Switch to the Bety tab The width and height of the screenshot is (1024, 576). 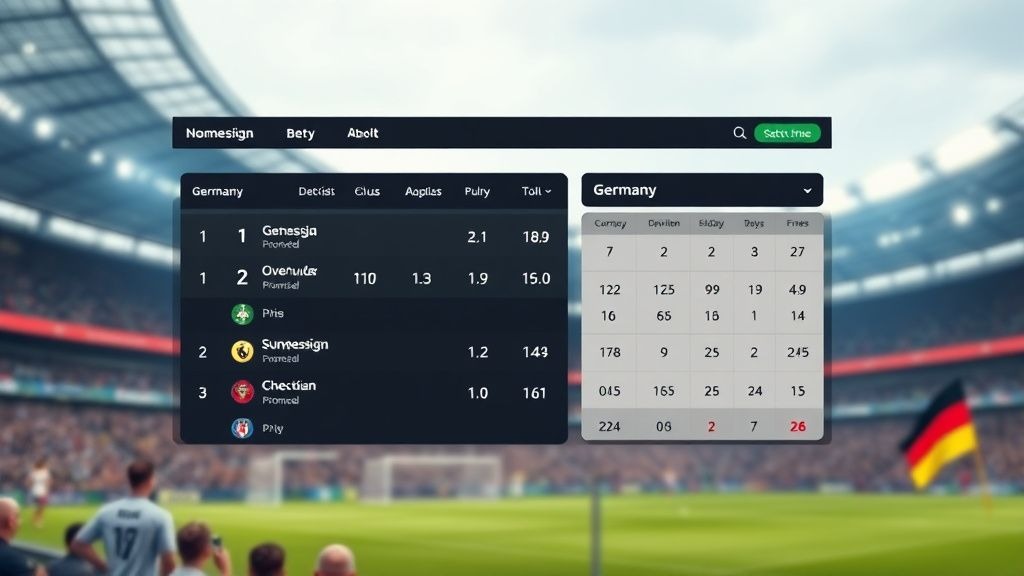coord(300,133)
